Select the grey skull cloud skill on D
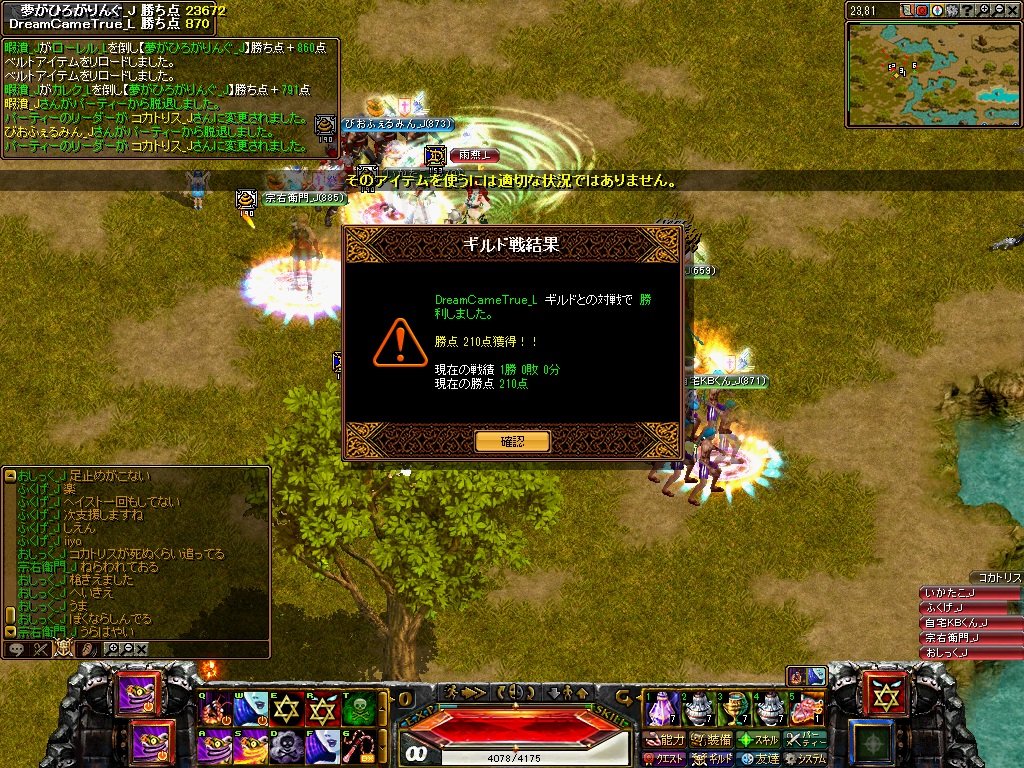Viewport: 1024px width, 768px height. 287,745
